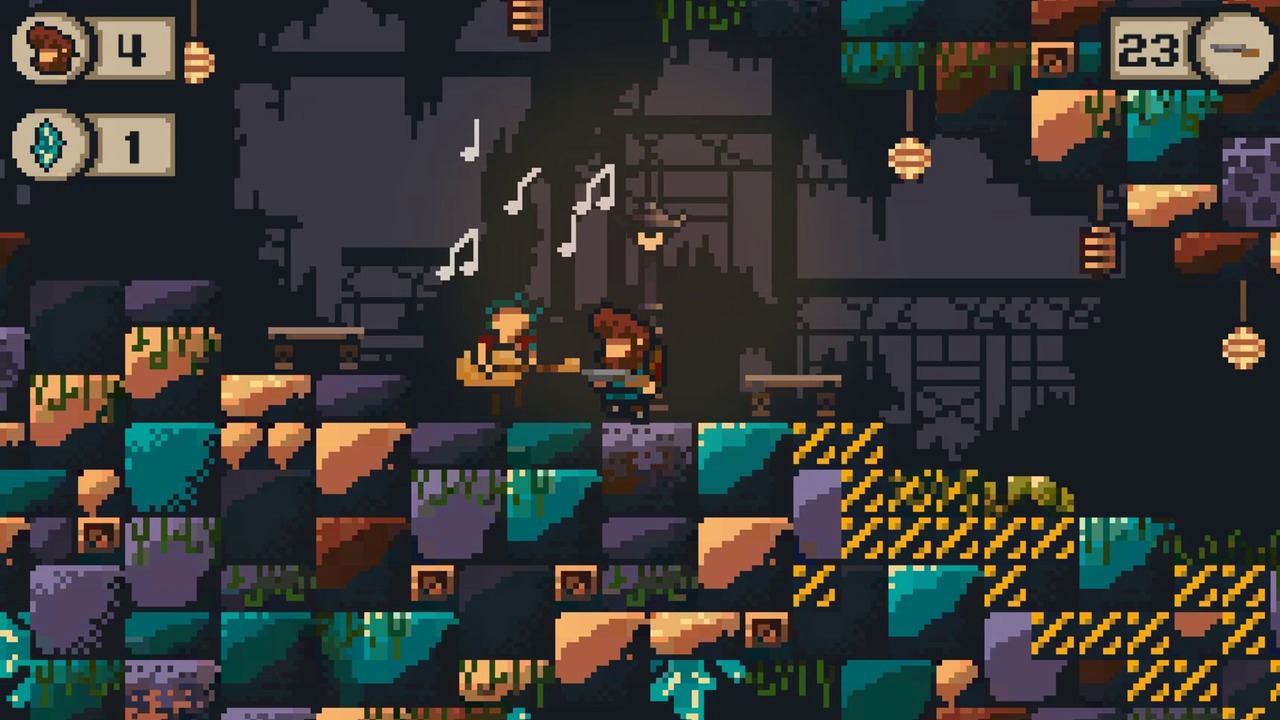
Task: Click the mushroom cap icon in the counter HUD
Action: coord(48,48)
